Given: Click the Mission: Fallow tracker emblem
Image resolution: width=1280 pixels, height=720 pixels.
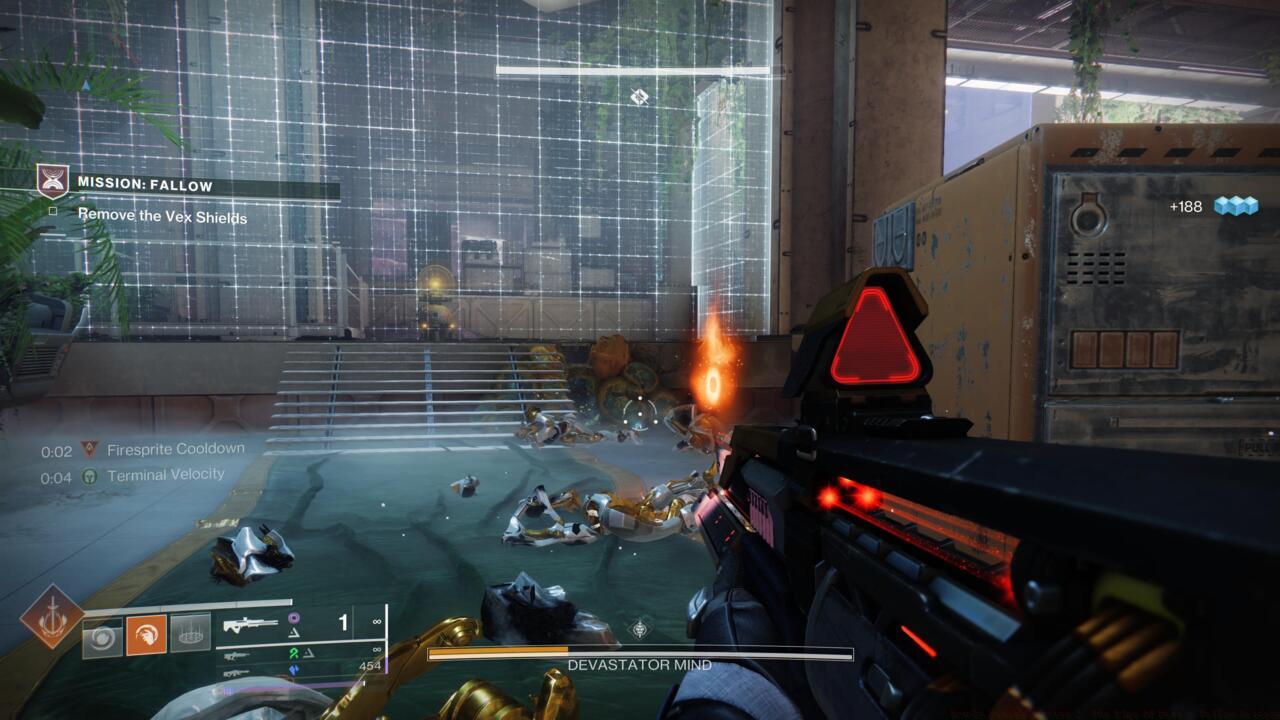Looking at the screenshot, I should (53, 181).
